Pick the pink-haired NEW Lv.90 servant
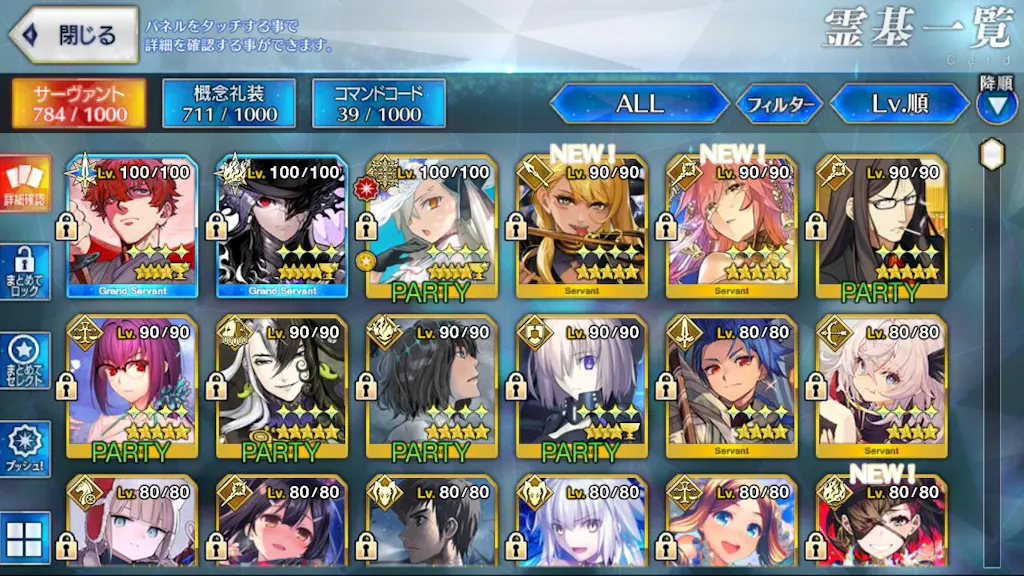Screen dimensions: 1024x576 click(732, 226)
